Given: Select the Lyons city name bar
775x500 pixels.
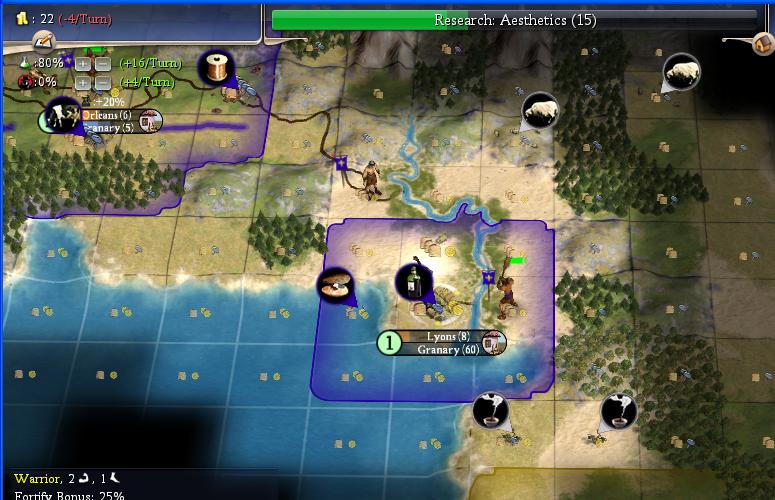Looking at the screenshot, I should pos(441,337).
